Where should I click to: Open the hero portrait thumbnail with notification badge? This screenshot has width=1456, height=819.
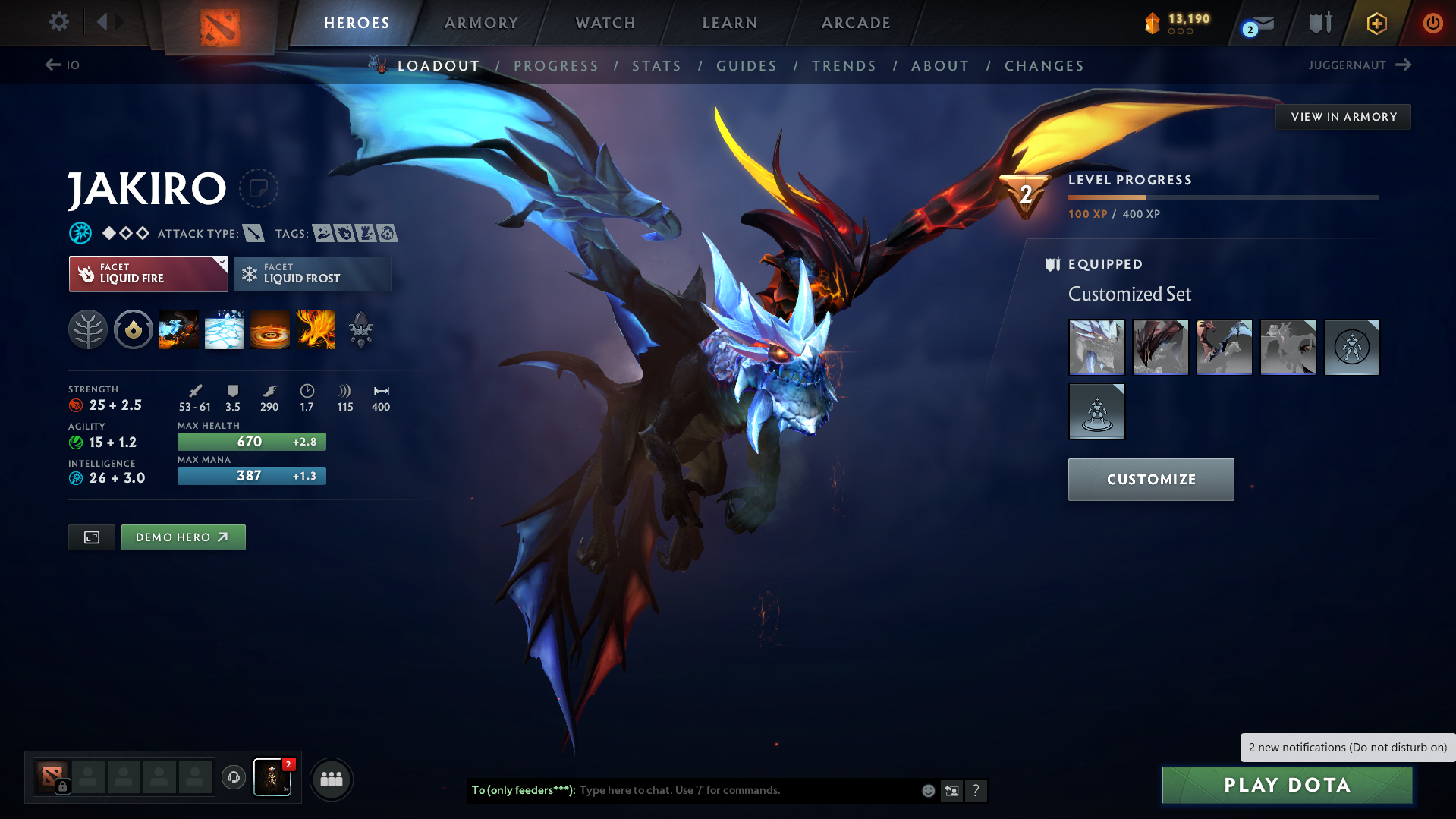tap(272, 776)
